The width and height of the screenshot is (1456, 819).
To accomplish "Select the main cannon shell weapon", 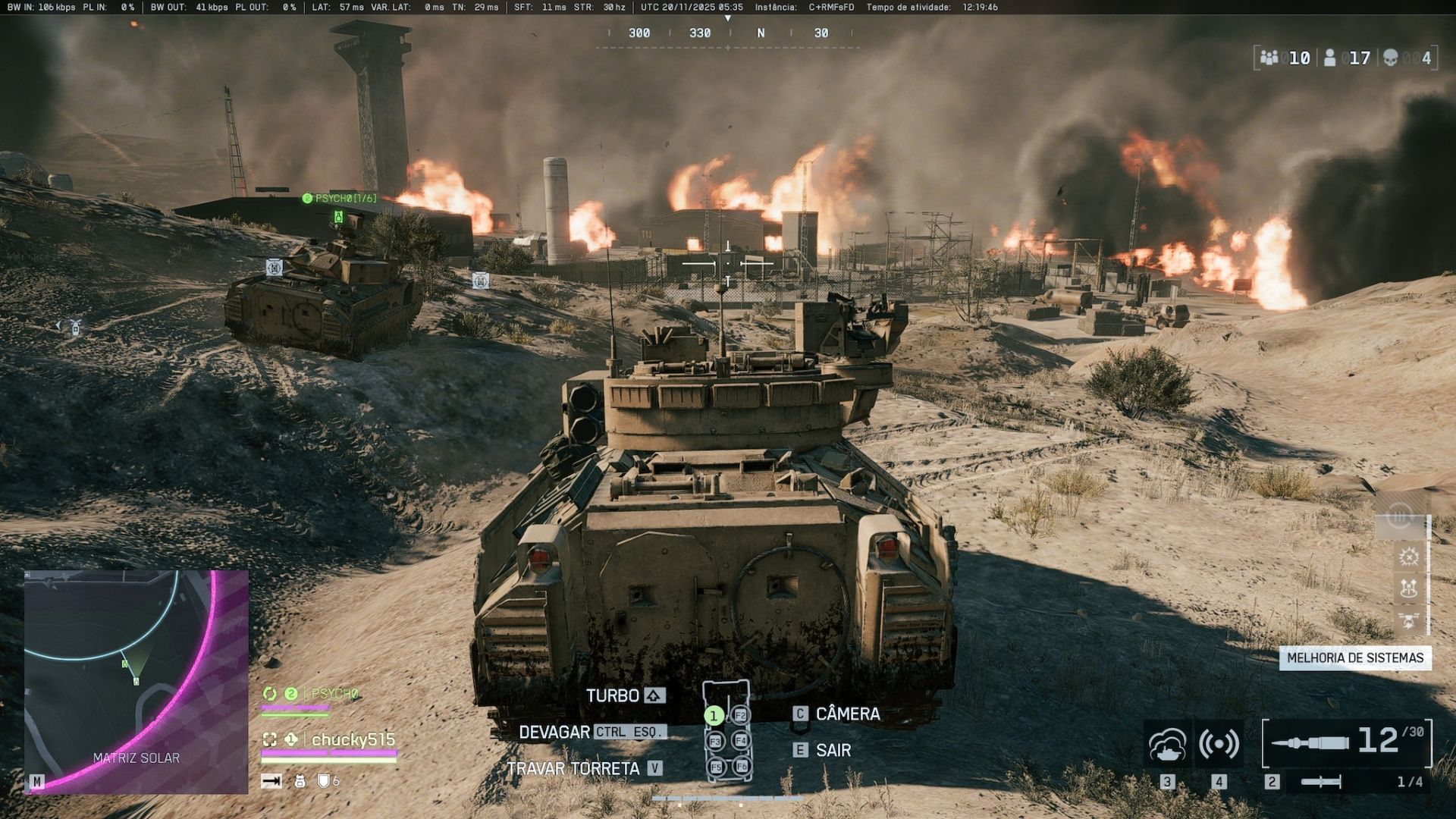I will click(1347, 742).
